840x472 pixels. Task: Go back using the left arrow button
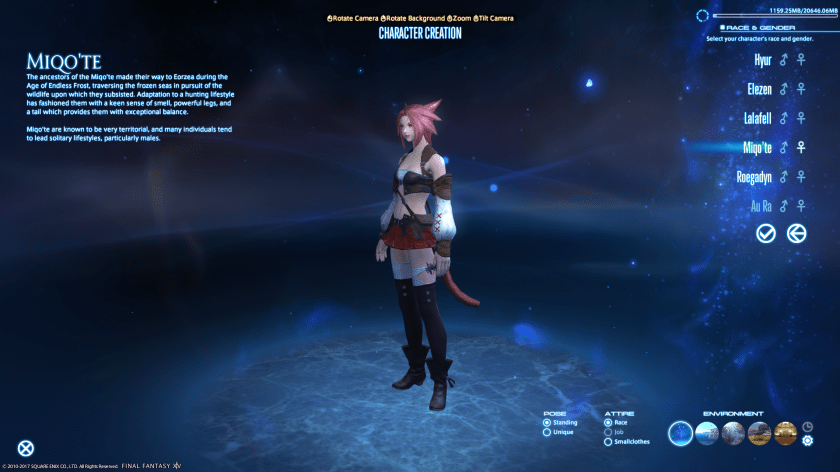[796, 233]
